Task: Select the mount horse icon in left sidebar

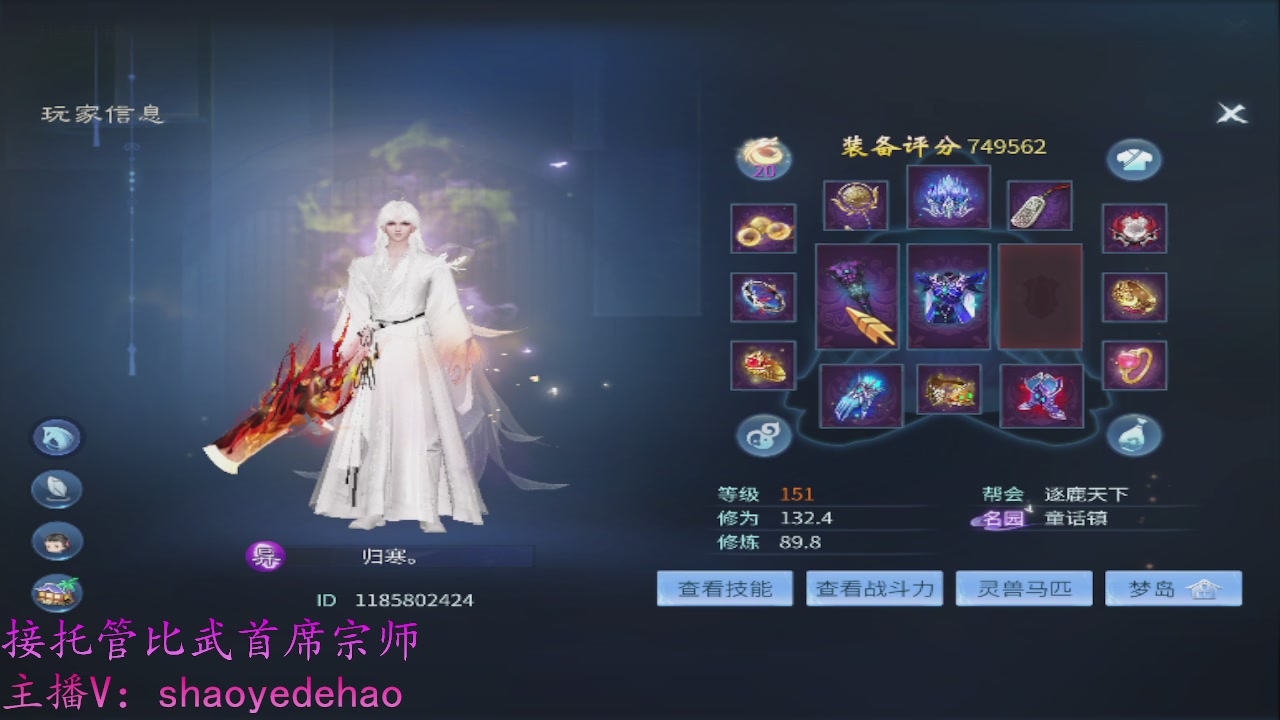Action: pos(56,437)
